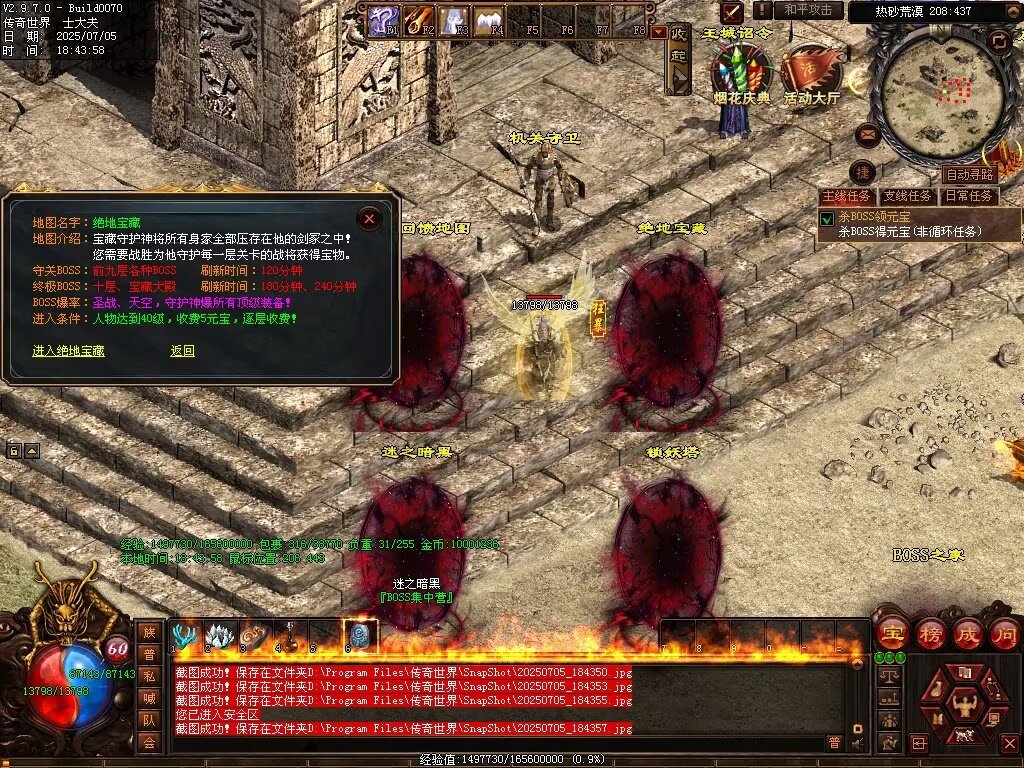Open the 活动大厅 activity hall
Viewport: 1024px width, 768px height.
point(811,75)
